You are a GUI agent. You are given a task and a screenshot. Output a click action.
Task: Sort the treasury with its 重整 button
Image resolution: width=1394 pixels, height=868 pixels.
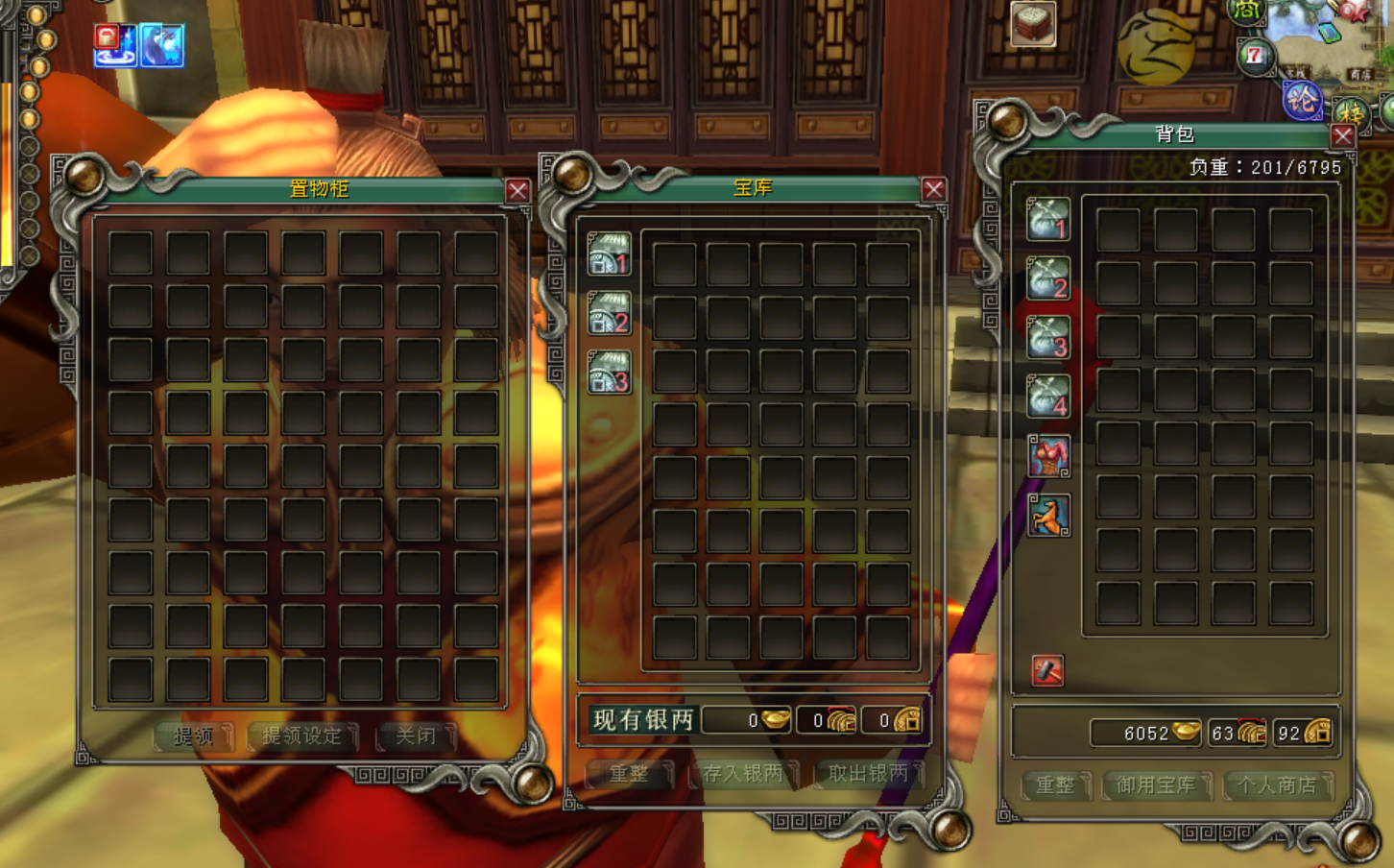(629, 774)
